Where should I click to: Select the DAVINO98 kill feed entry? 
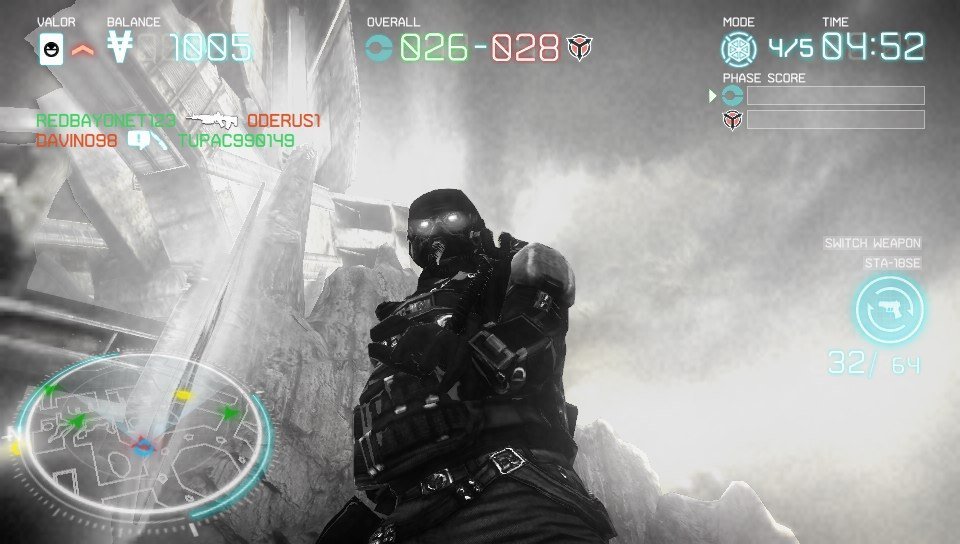click(x=77, y=141)
